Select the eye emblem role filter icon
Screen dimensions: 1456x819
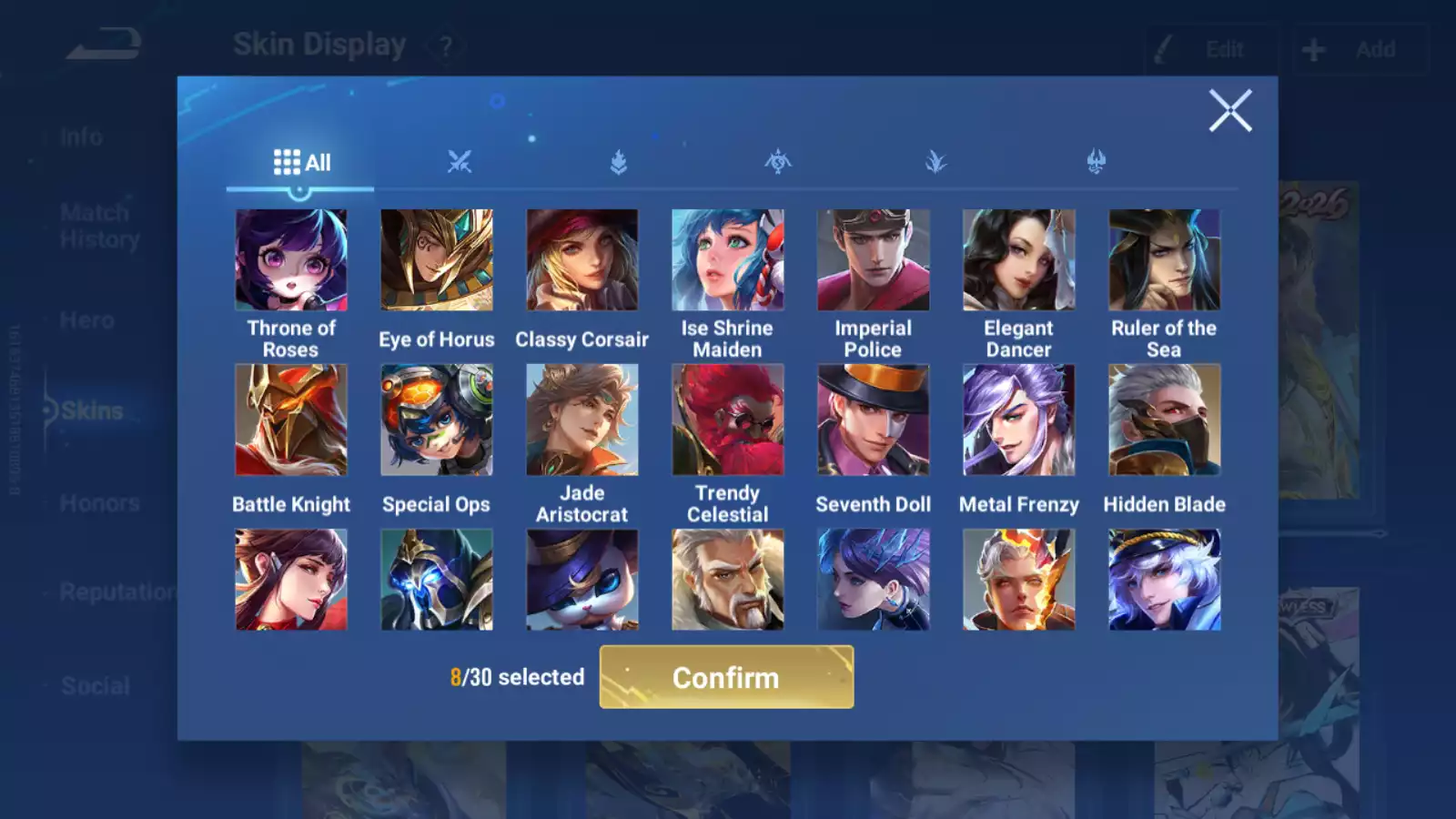point(778,161)
